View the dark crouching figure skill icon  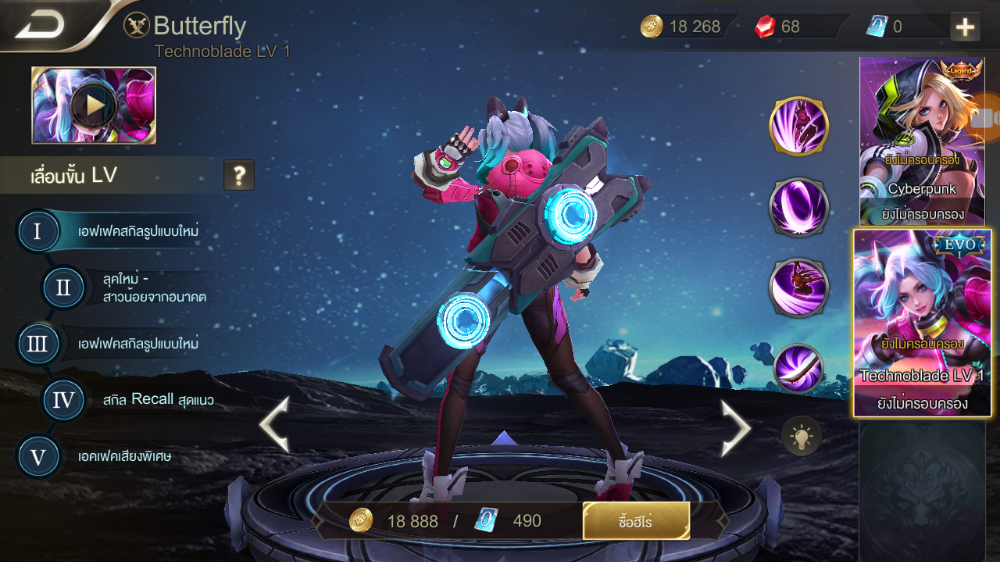click(x=798, y=287)
